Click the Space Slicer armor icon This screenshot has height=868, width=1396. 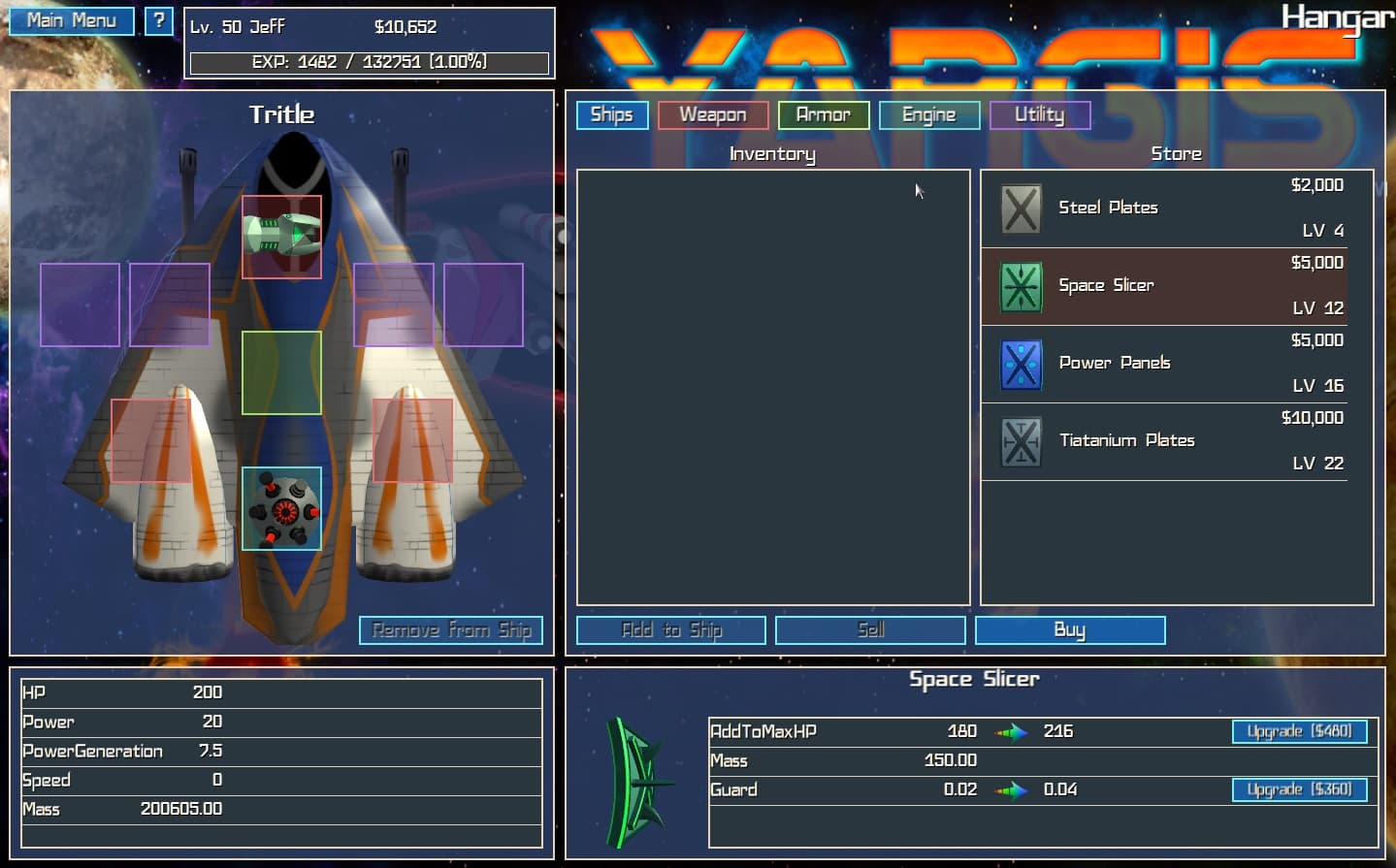click(x=1021, y=285)
